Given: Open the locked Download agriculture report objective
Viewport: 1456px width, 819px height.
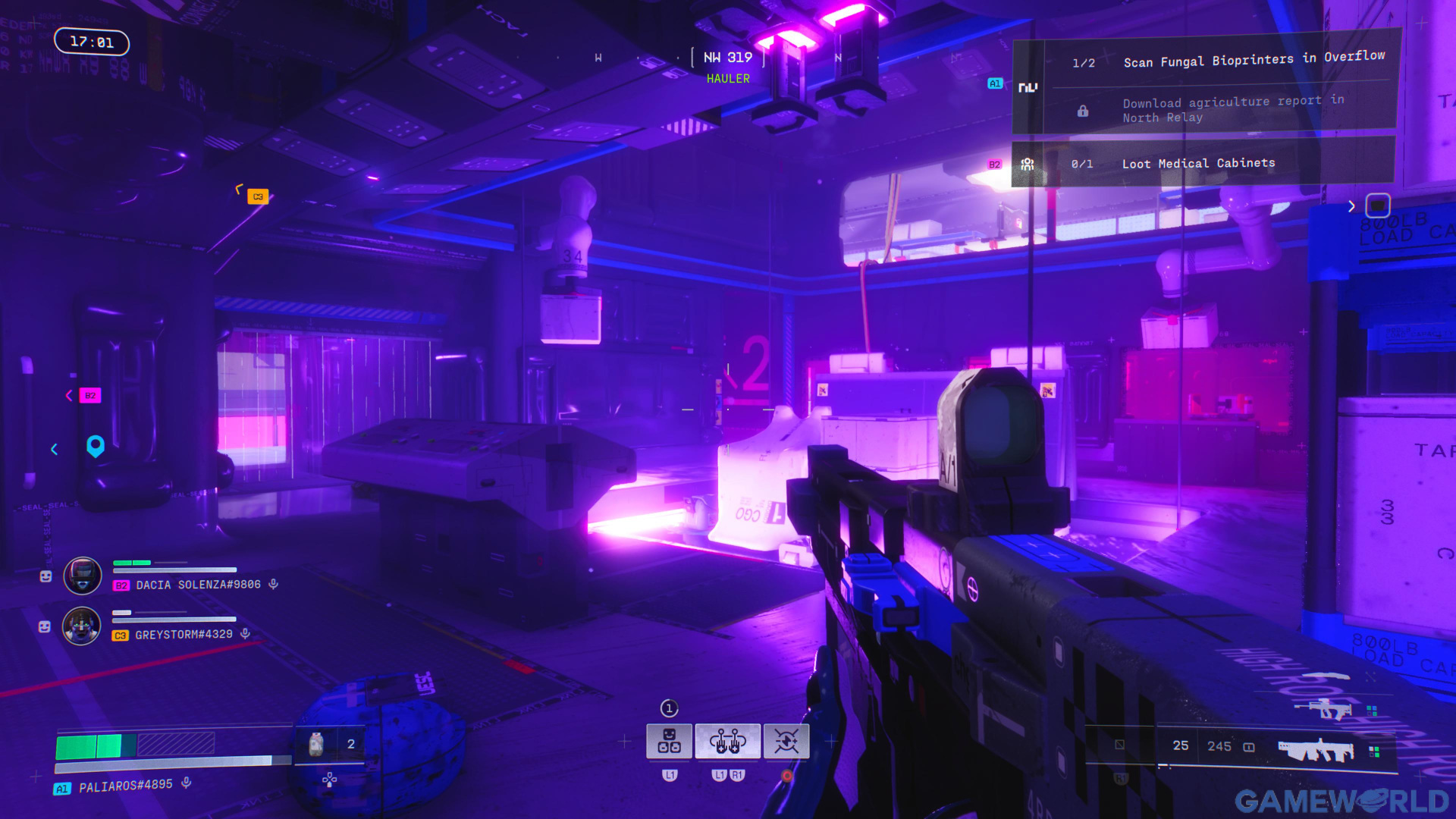Looking at the screenshot, I should [1232, 109].
